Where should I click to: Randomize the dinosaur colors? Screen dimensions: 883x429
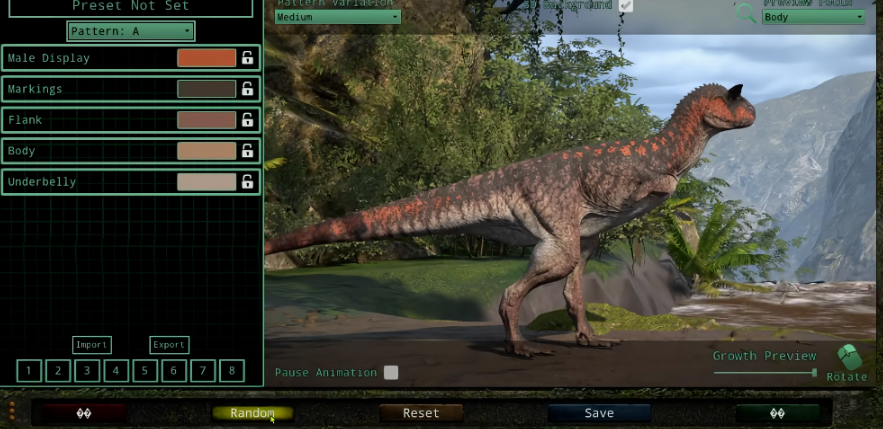pos(252,413)
